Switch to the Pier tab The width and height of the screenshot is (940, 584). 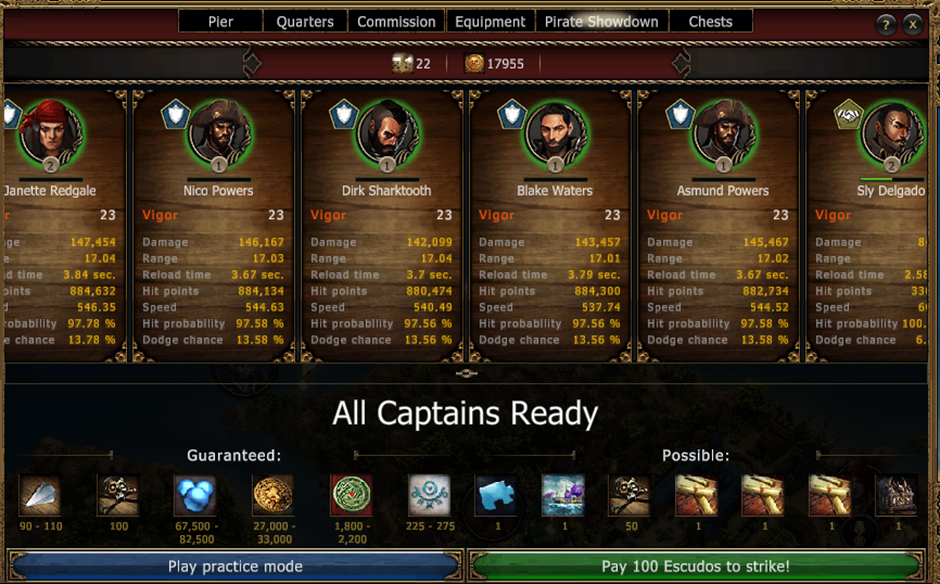click(x=221, y=21)
